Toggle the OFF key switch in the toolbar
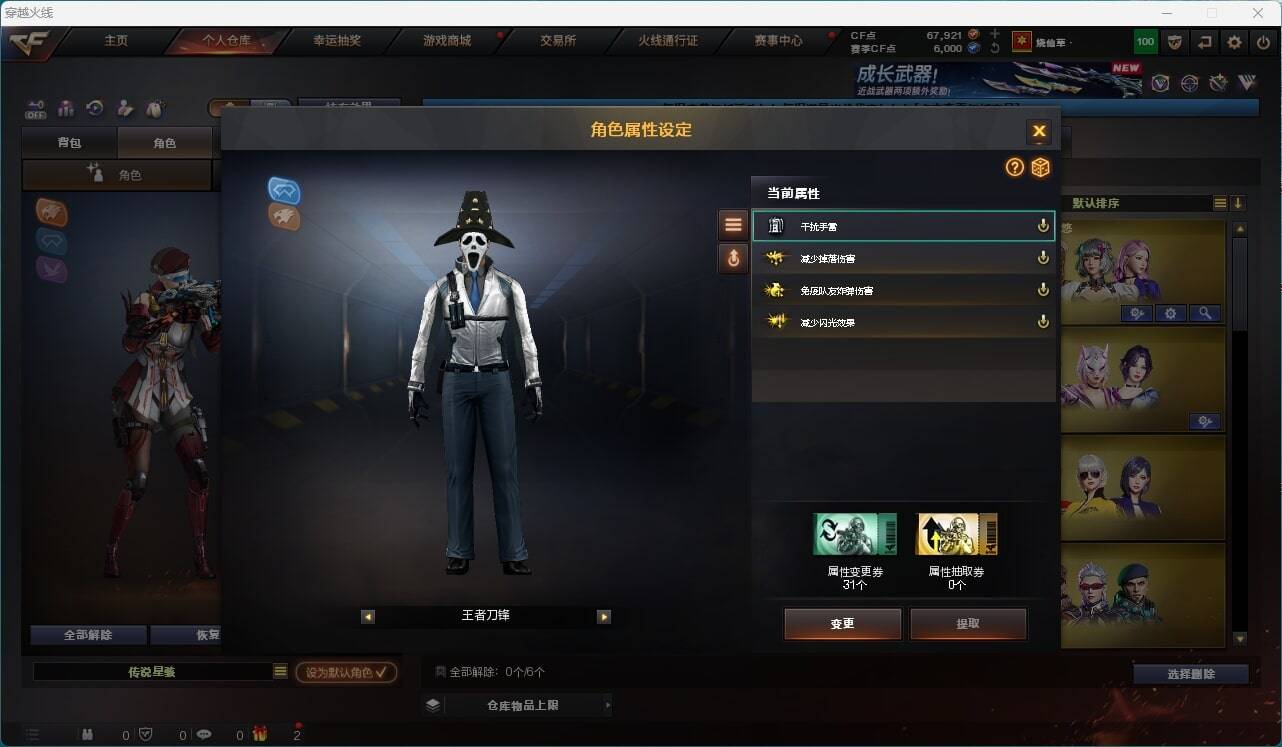This screenshot has height=747, width=1282. pos(37,109)
